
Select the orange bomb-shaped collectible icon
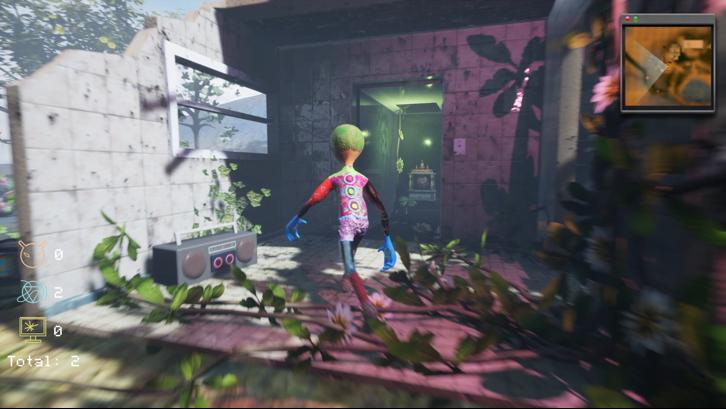point(33,255)
